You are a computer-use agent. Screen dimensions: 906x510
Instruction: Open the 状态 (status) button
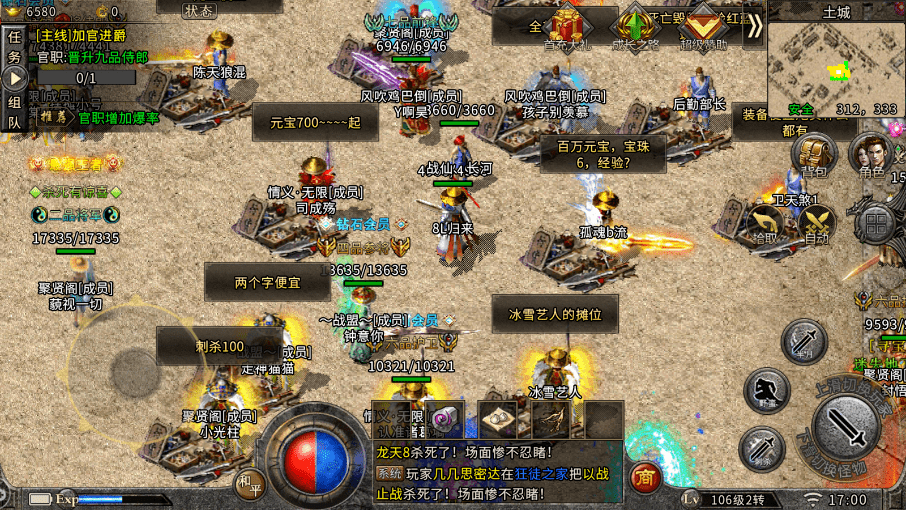(x=199, y=10)
